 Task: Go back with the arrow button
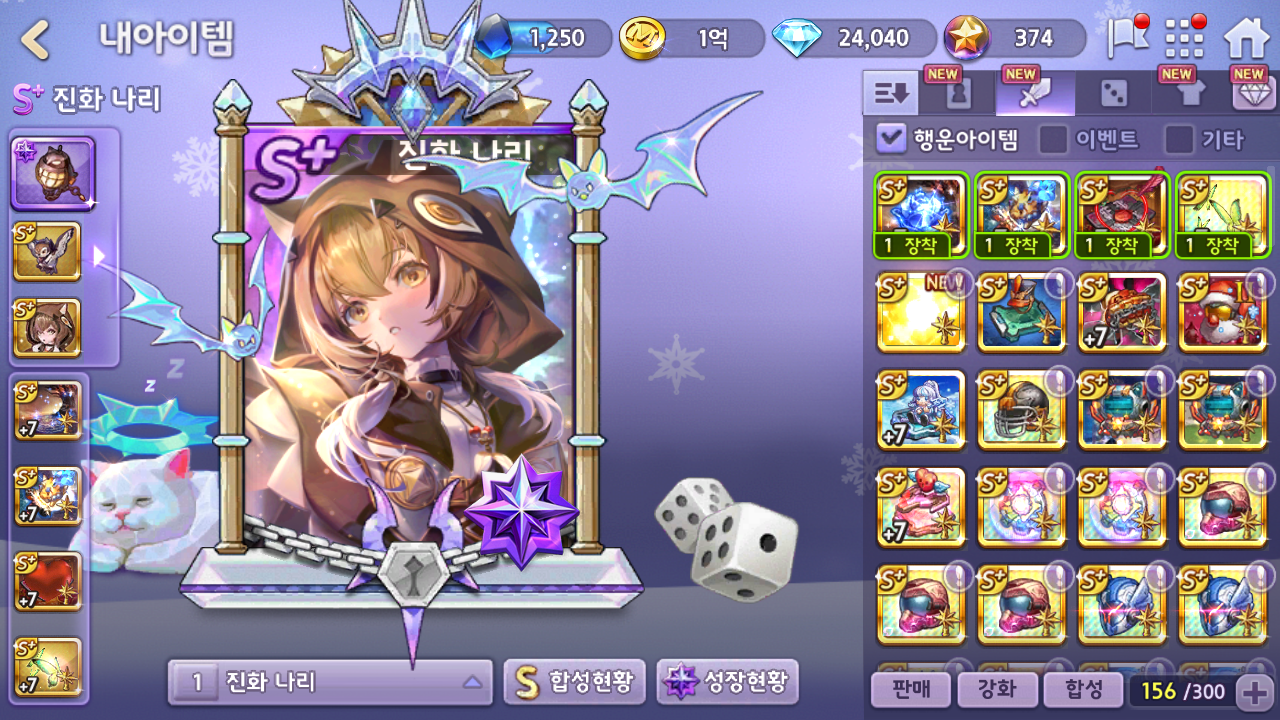[36, 40]
